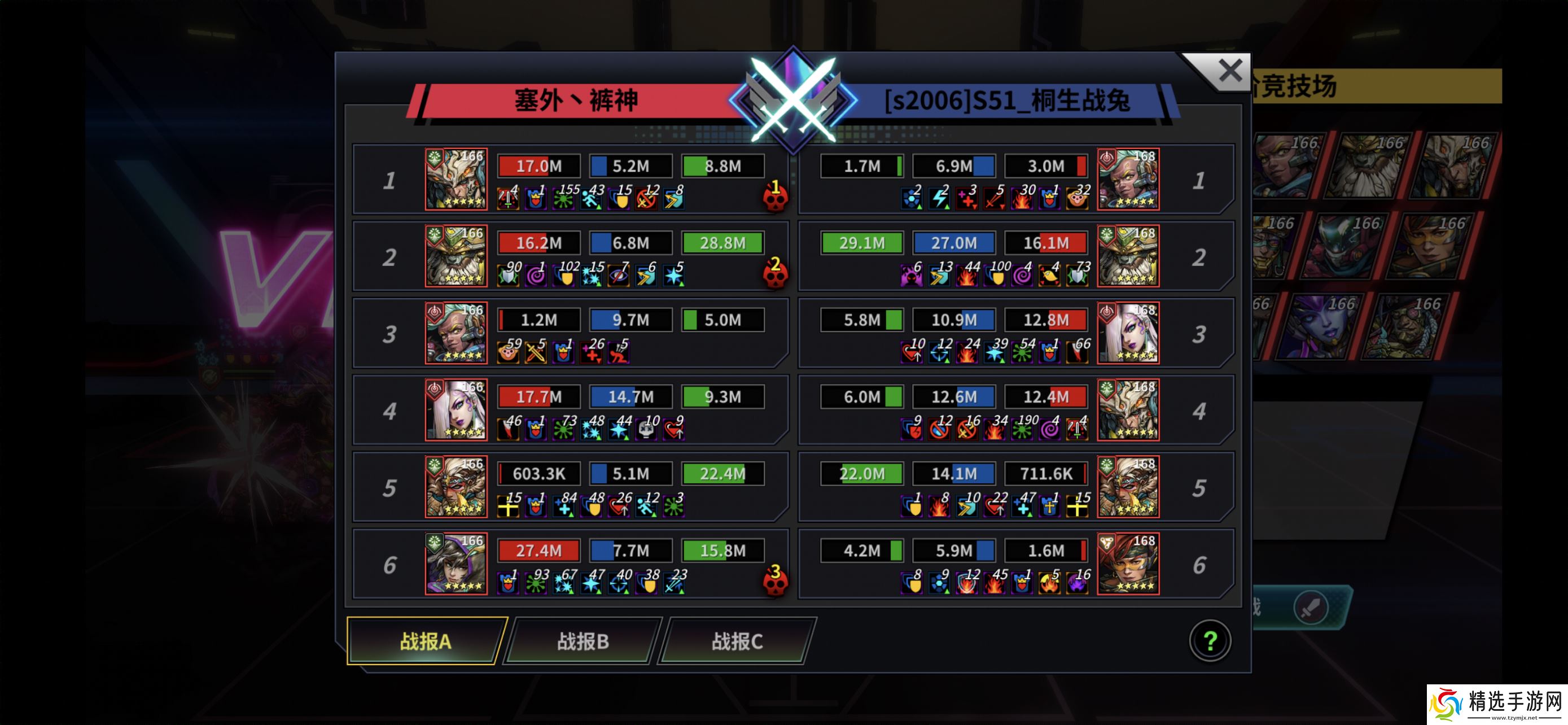Click the purple swirl icon in row two
Screen dimensions: 1568x725
(536, 275)
